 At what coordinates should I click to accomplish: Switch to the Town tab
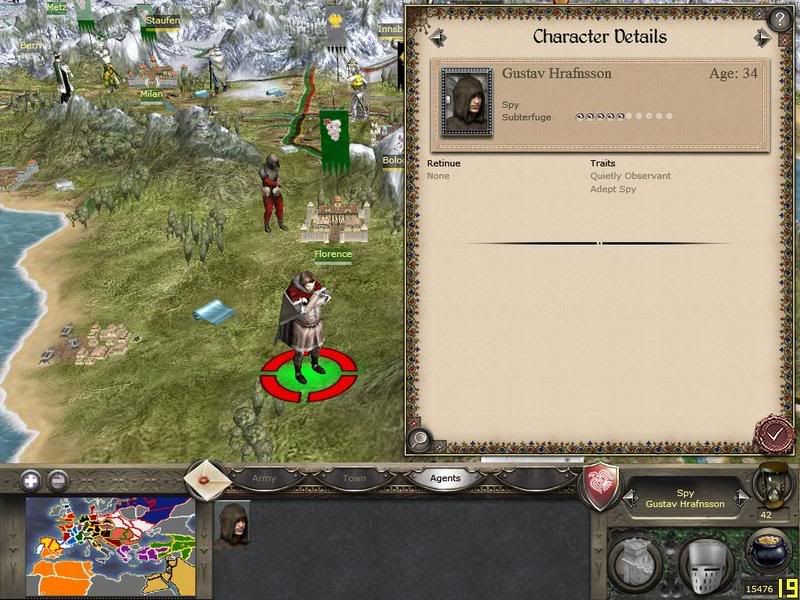[x=354, y=478]
